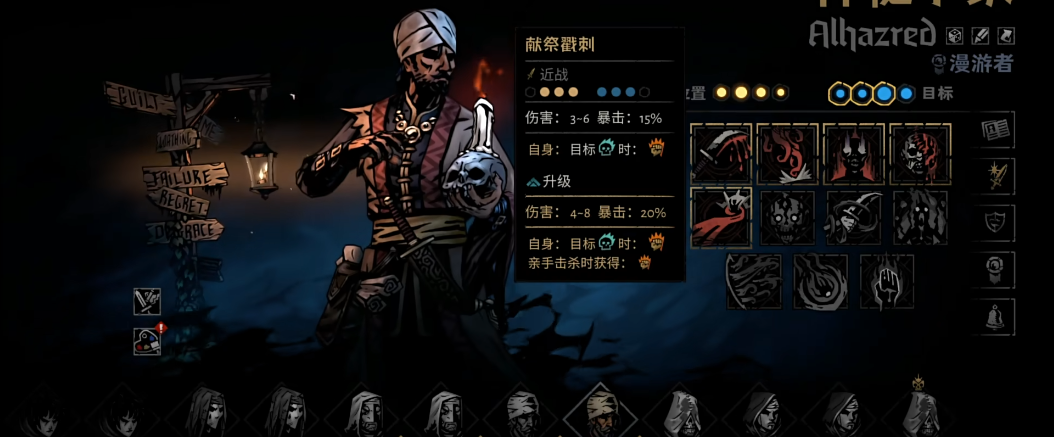1054x437 pixels.
Task: Select the hero portrait with golden crest
Action: [917, 410]
